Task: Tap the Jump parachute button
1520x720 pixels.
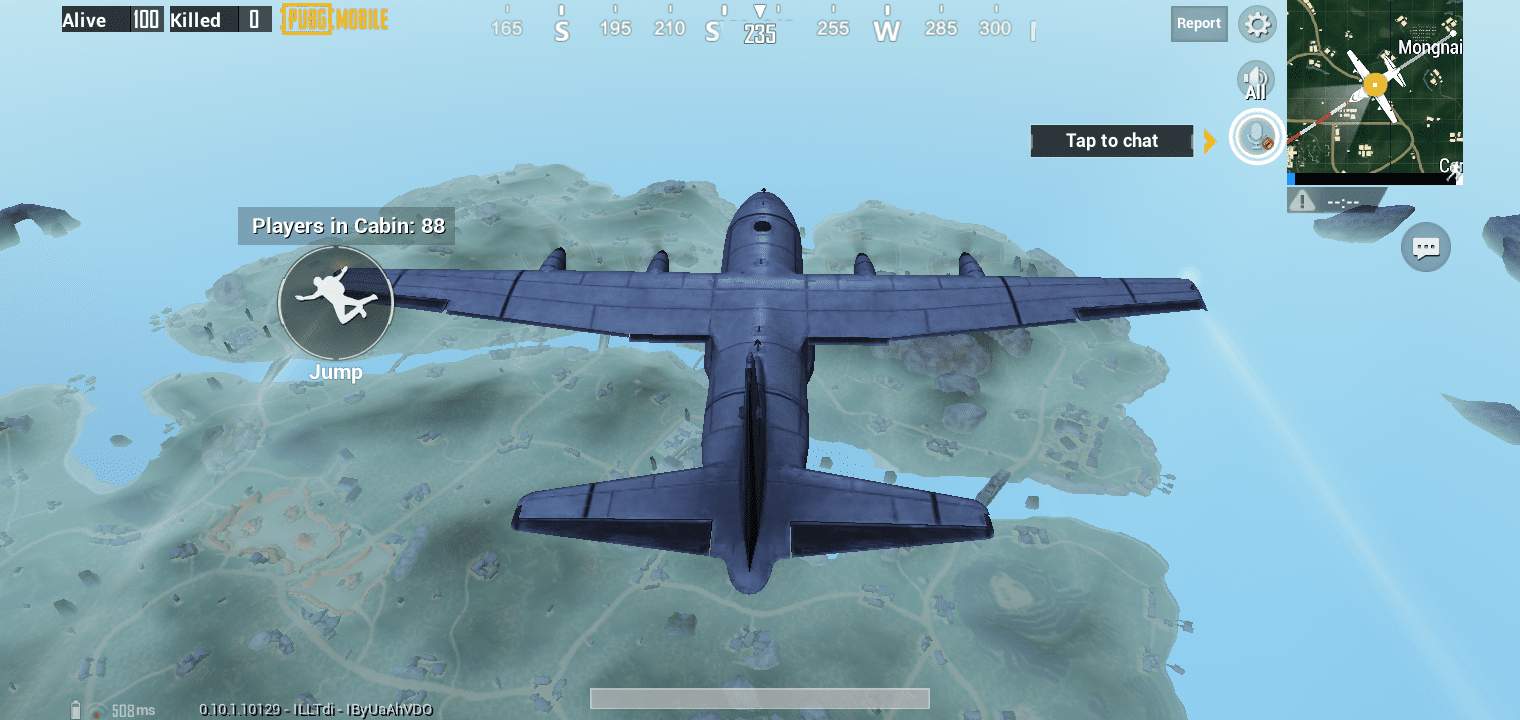Action: point(335,303)
